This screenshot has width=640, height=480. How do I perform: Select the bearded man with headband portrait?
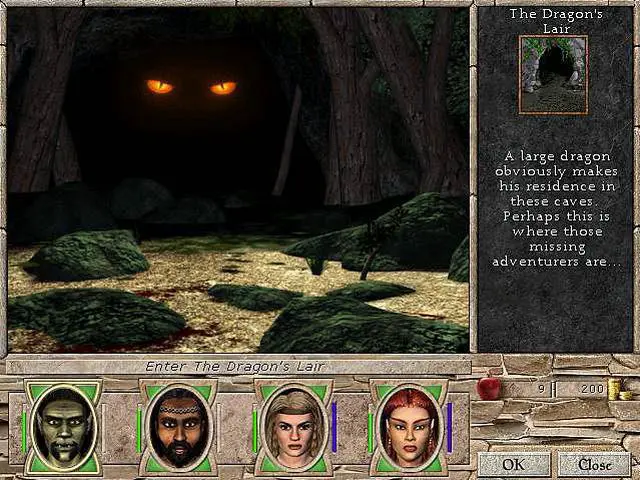click(x=176, y=427)
